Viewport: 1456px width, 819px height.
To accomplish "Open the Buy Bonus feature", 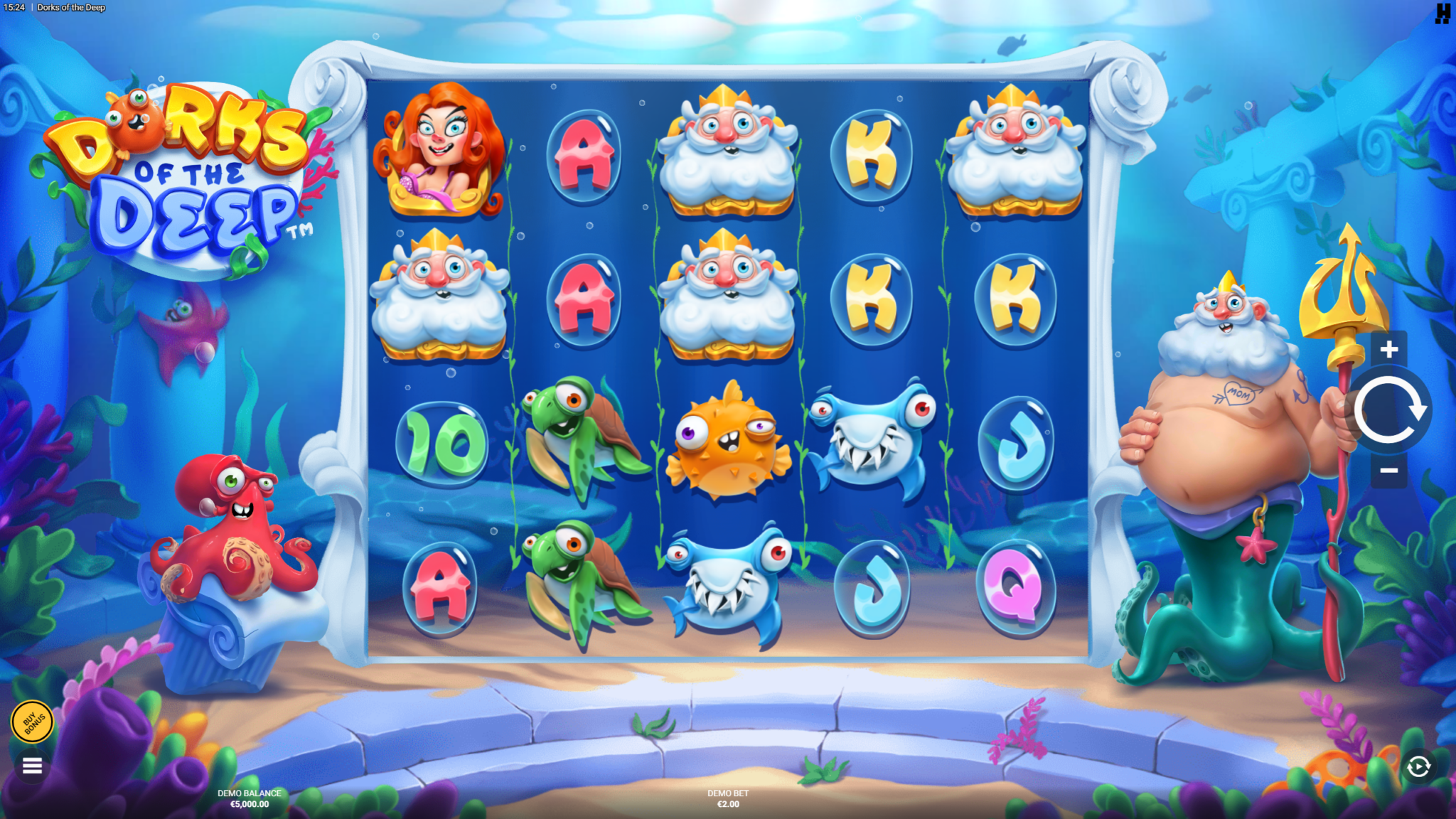I will click(x=33, y=722).
